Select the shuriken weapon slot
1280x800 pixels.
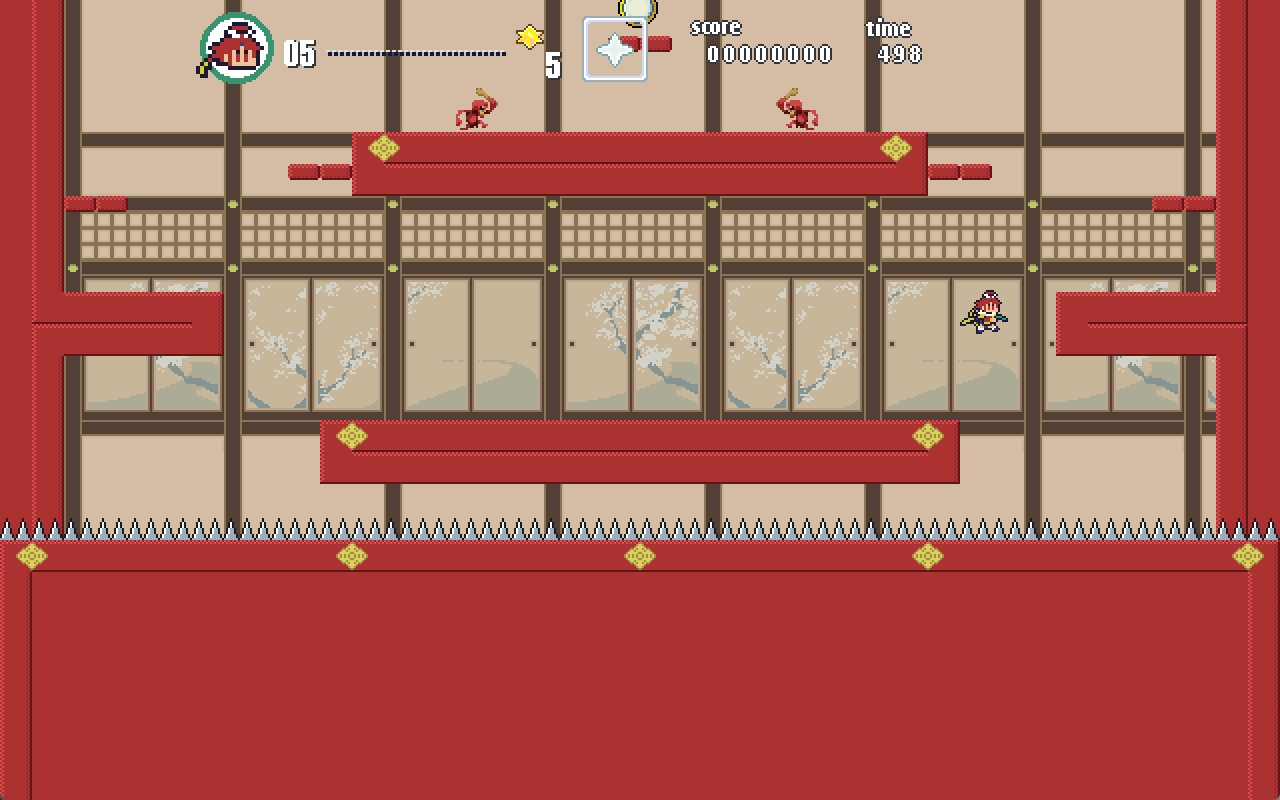pyautogui.click(x=615, y=50)
